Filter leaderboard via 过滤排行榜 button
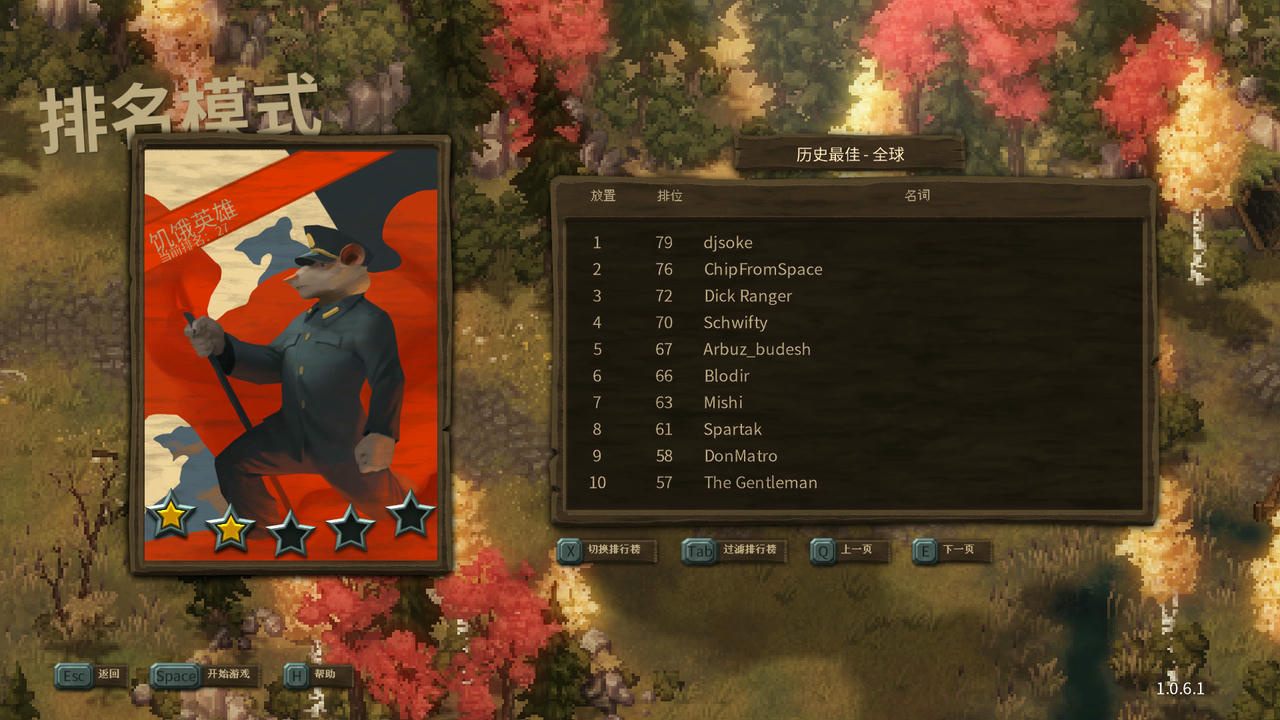 coord(734,550)
